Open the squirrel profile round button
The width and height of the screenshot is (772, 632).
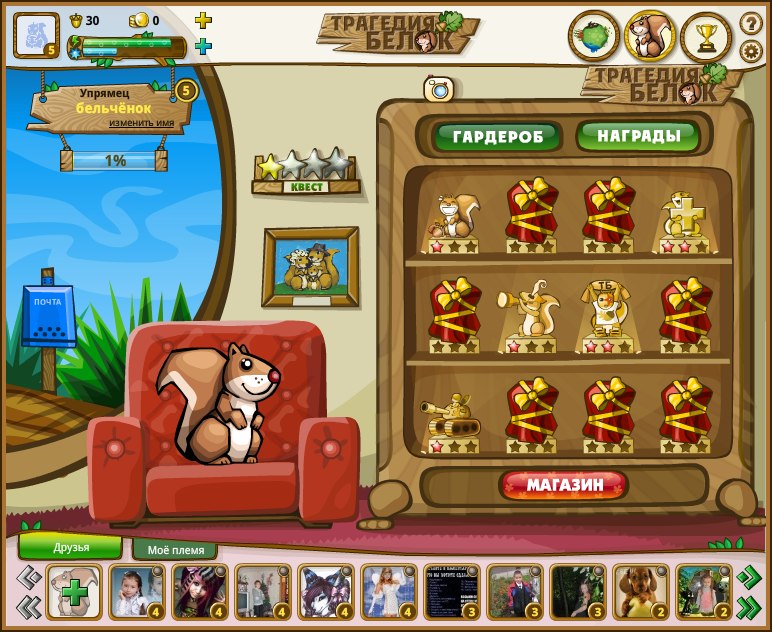click(x=650, y=37)
